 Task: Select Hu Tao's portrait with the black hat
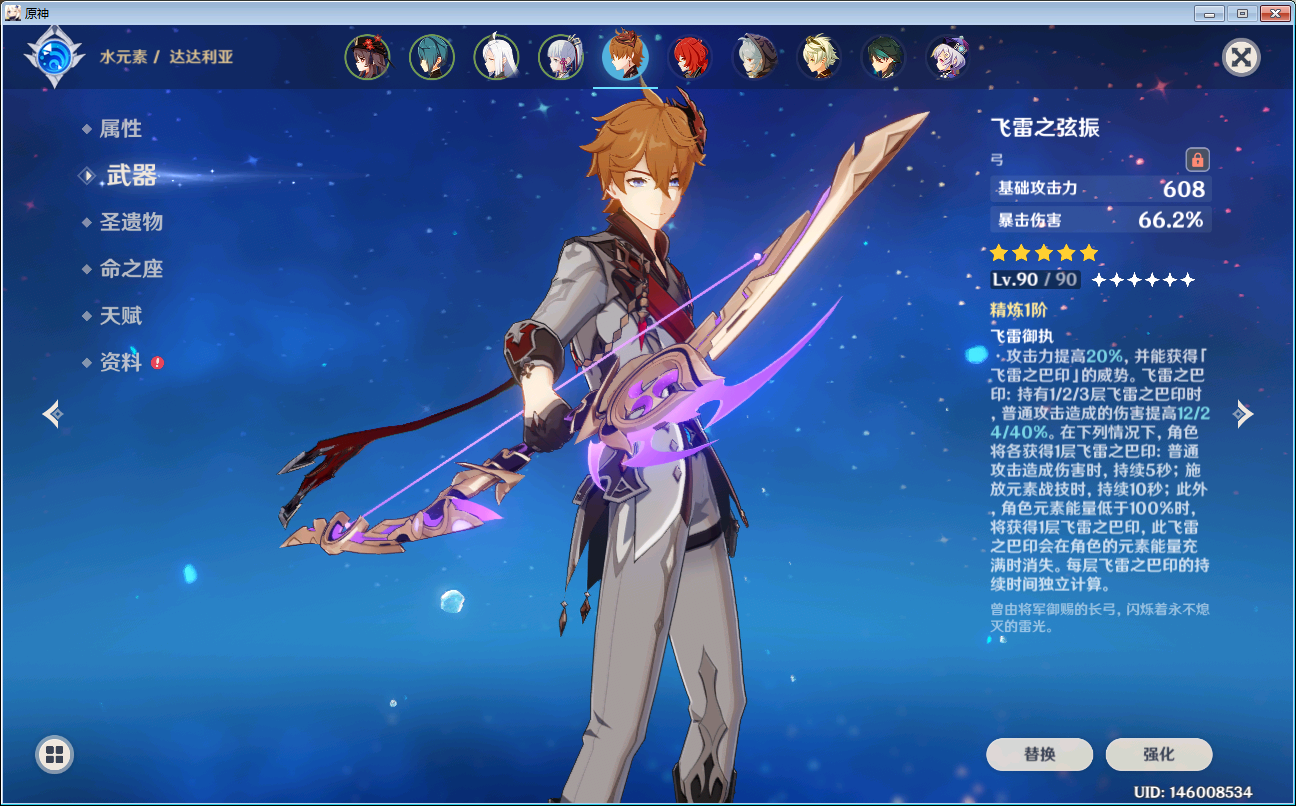[367, 57]
